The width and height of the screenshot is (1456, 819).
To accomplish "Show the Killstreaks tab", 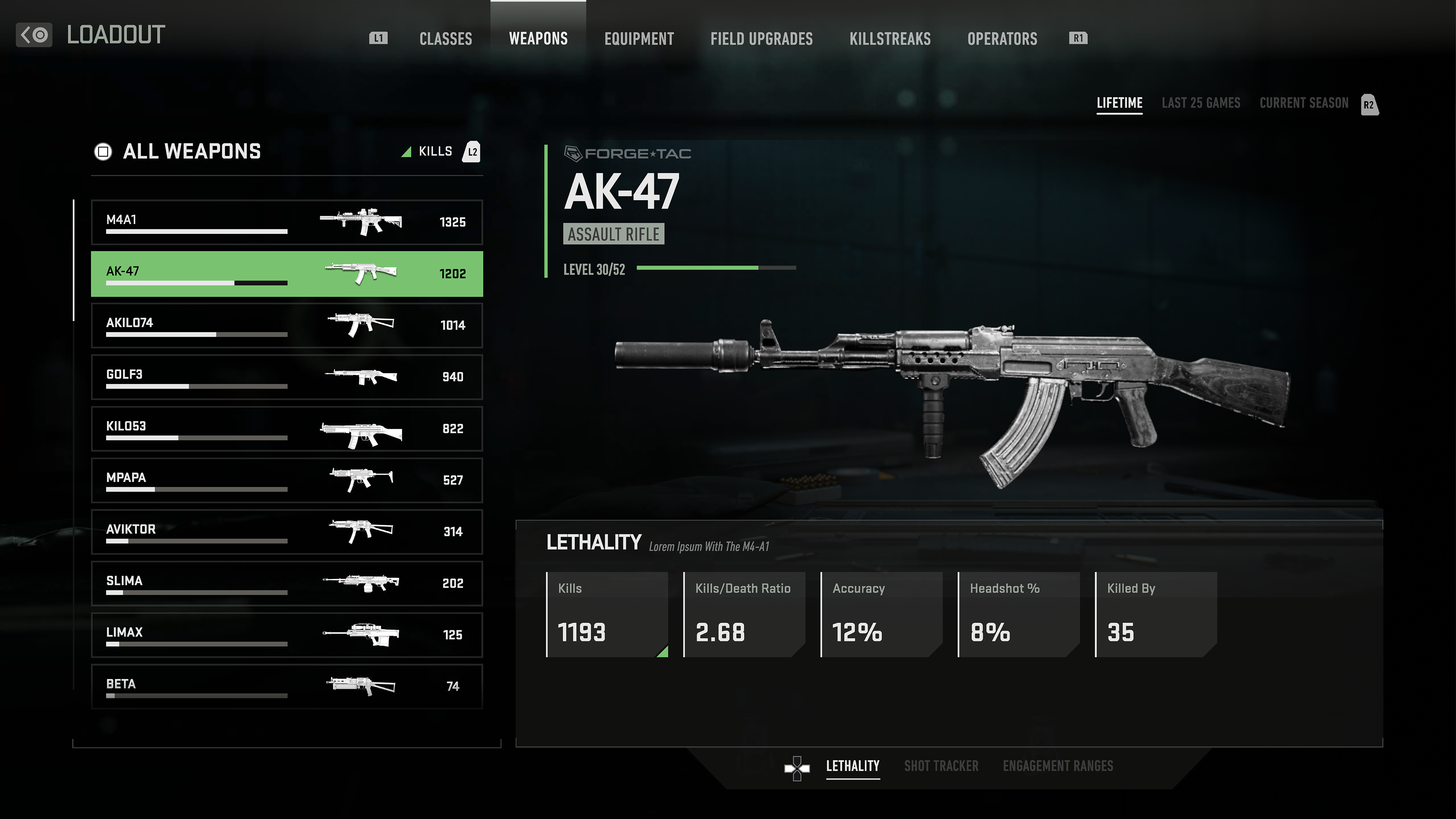I will pos(890,38).
